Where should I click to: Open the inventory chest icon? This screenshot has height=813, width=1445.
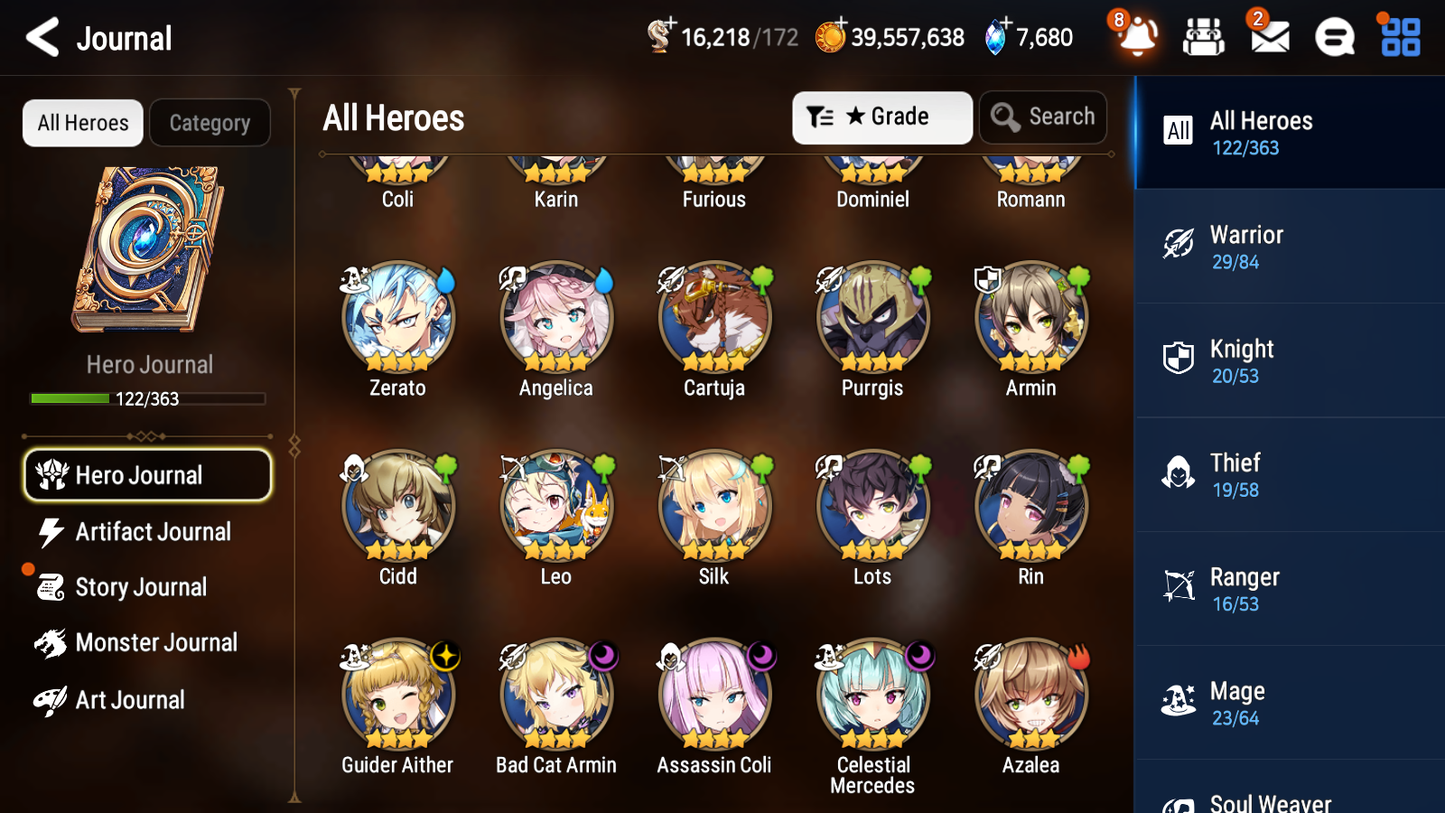(x=1203, y=37)
